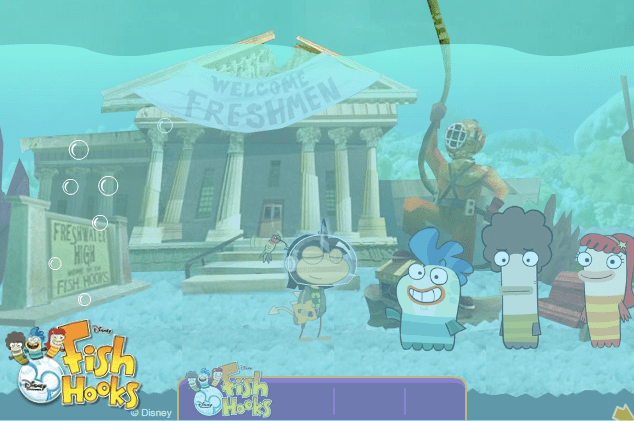Click the yellow arrow in the corner
The image size is (634, 421).
click(x=622, y=412)
